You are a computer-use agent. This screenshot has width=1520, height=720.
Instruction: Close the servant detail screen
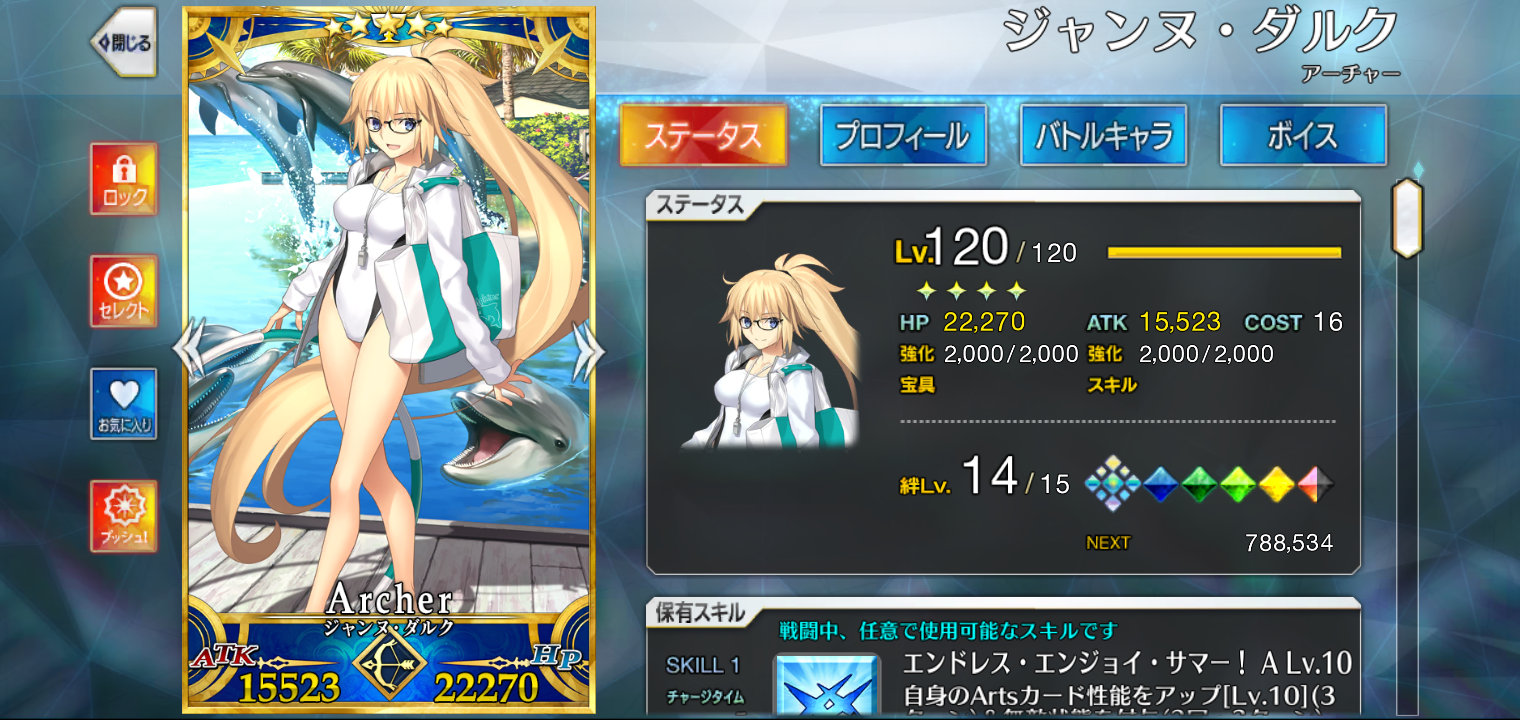124,43
